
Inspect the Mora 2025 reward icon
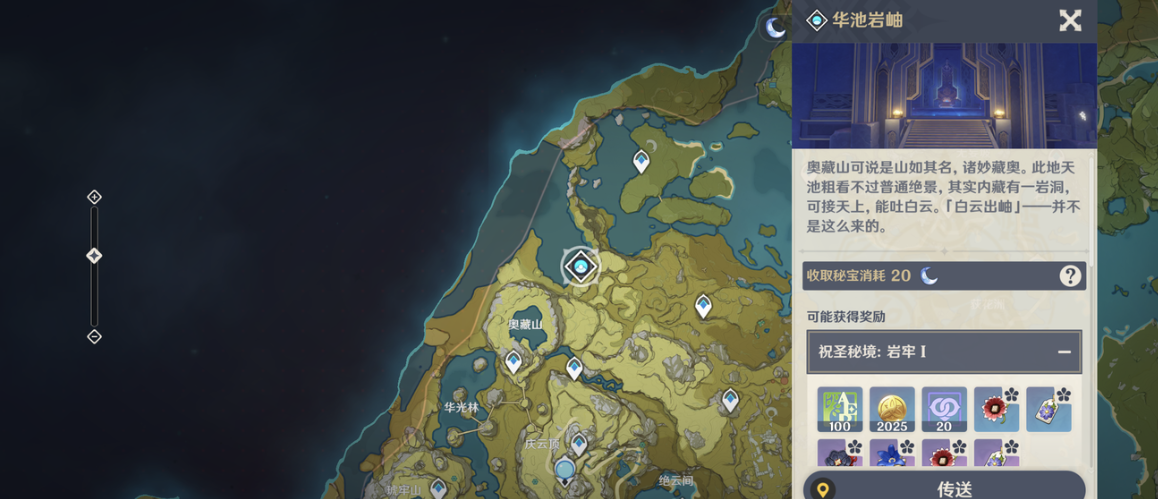click(x=892, y=409)
